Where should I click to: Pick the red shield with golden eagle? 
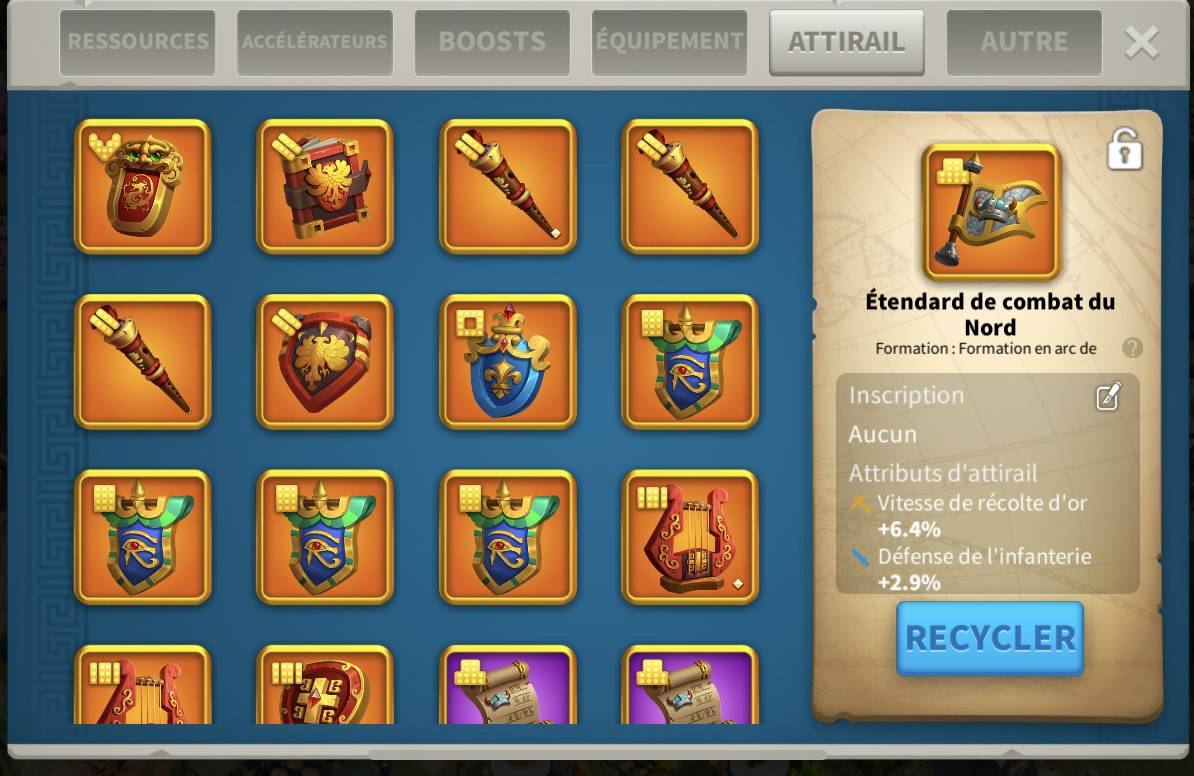pyautogui.click(x=325, y=362)
